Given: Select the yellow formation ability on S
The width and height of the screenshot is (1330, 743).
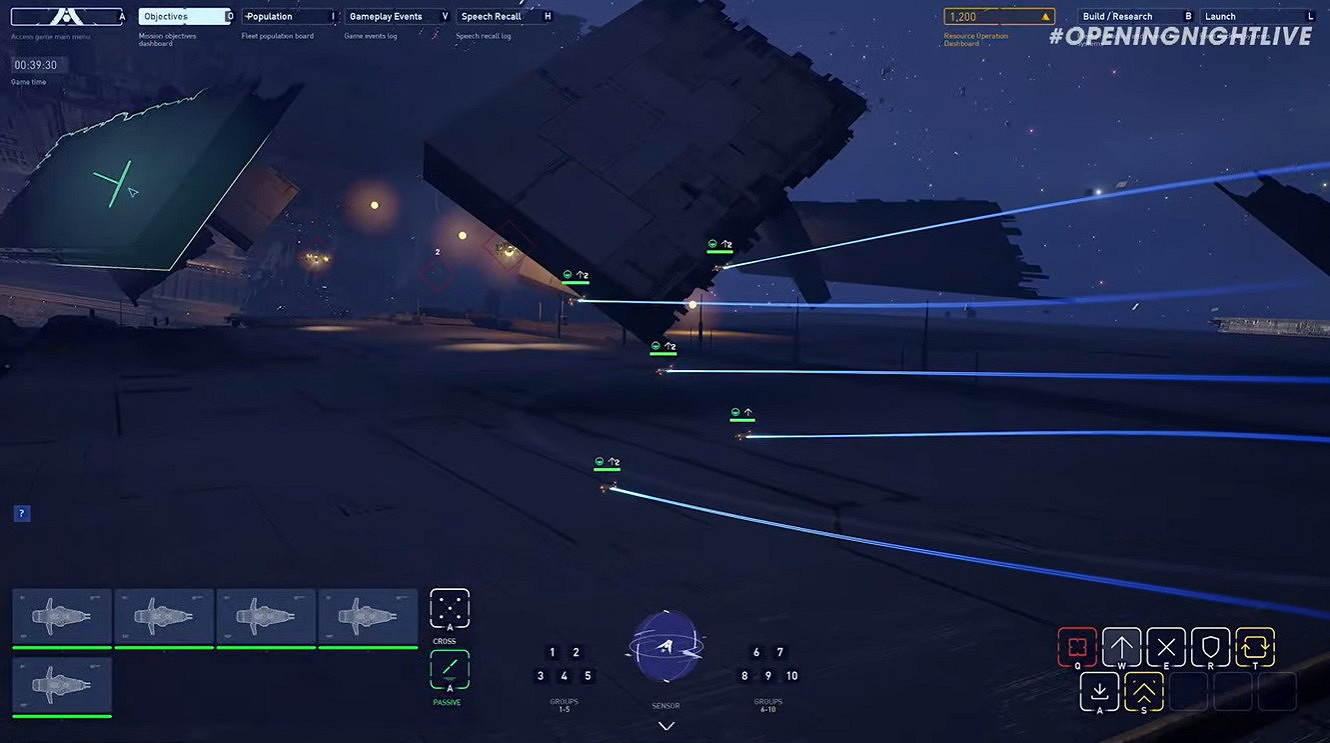Looking at the screenshot, I should [x=1143, y=691].
